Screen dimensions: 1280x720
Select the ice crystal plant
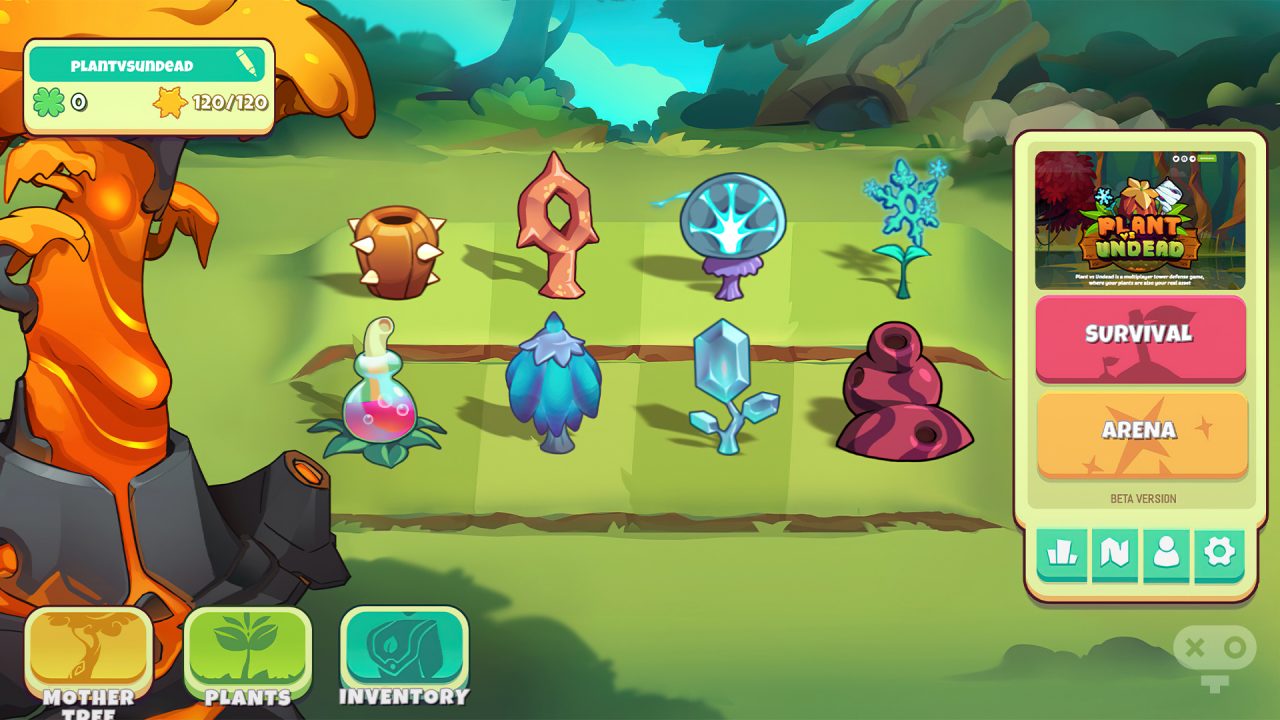coord(728,387)
